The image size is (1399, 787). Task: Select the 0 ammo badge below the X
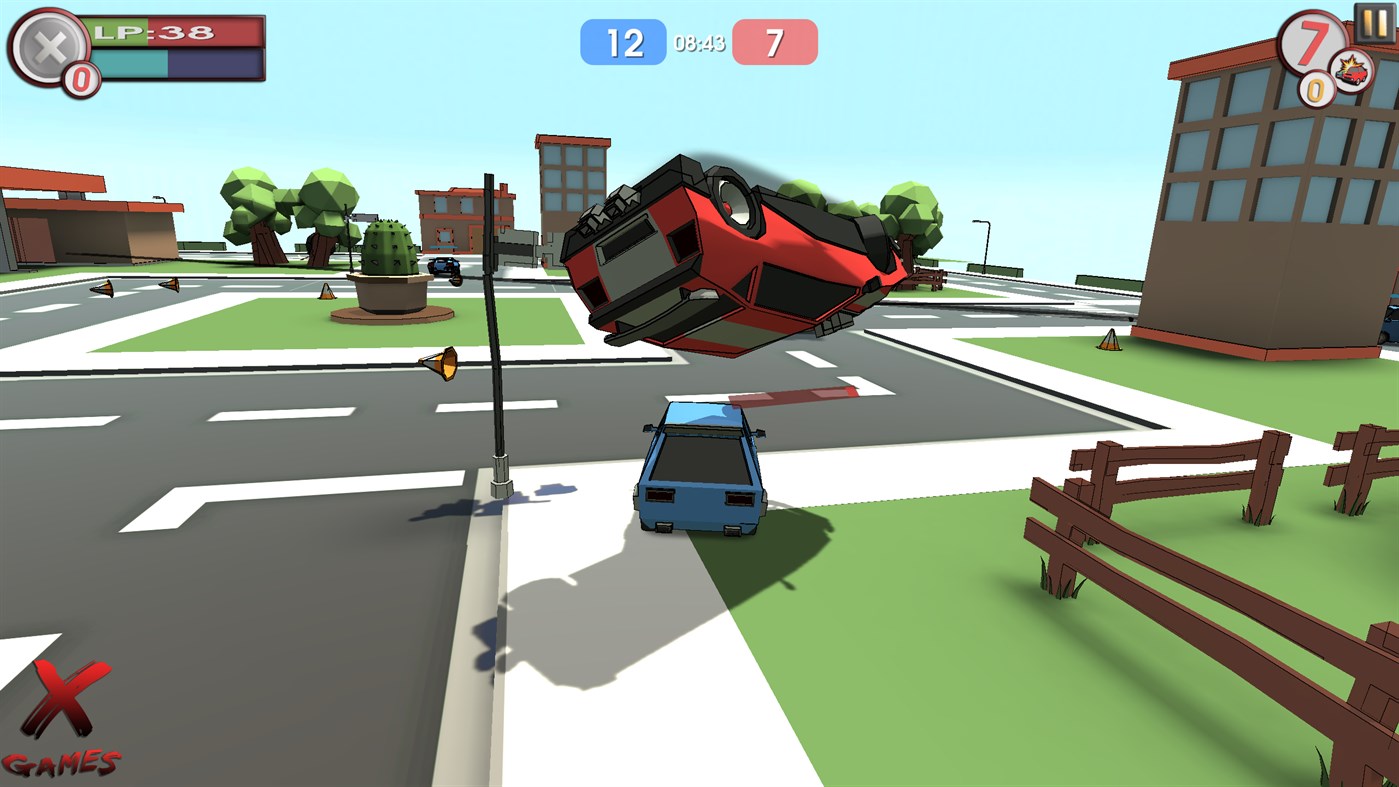coord(78,76)
